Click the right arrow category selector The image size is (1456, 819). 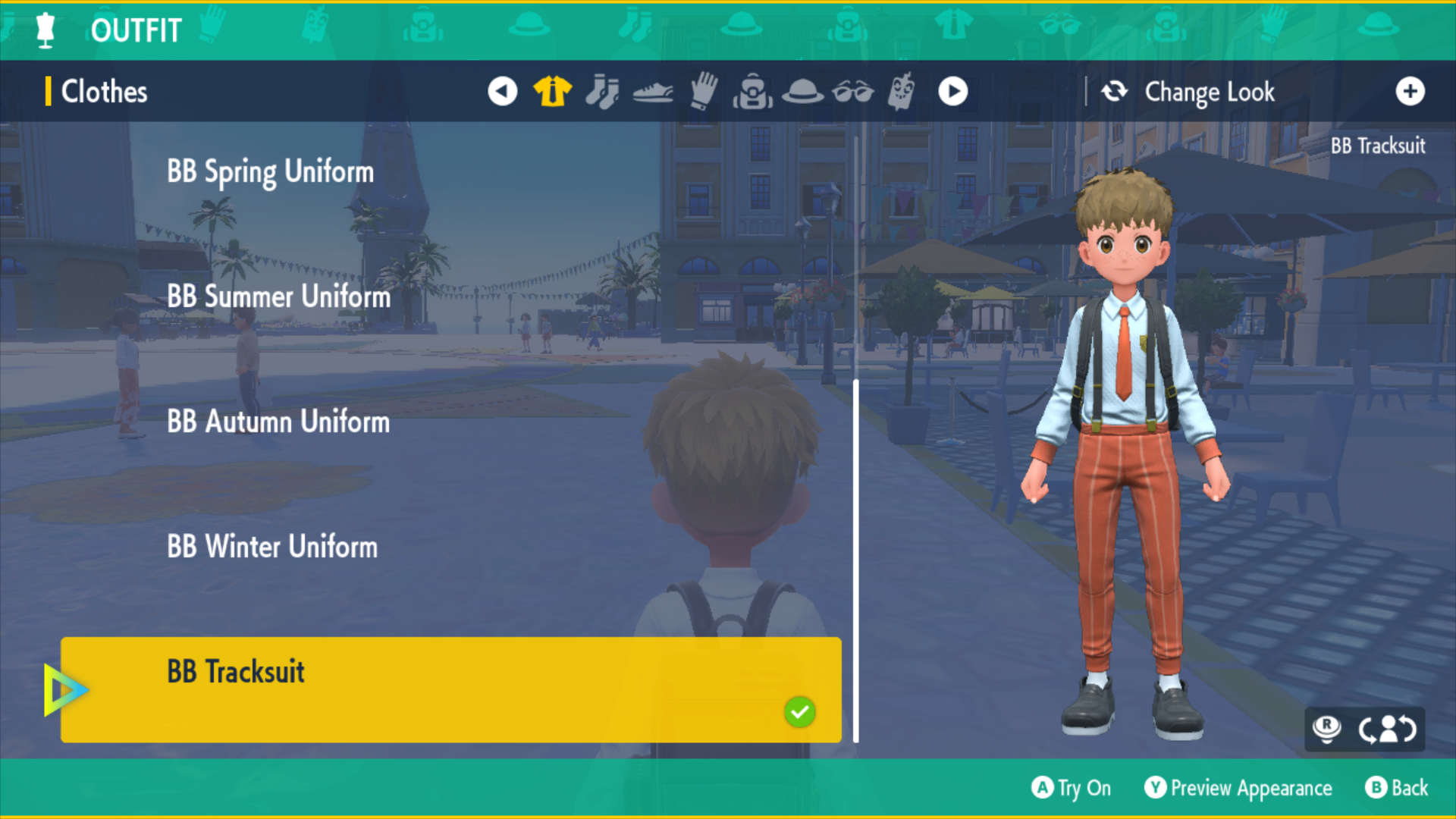[952, 92]
